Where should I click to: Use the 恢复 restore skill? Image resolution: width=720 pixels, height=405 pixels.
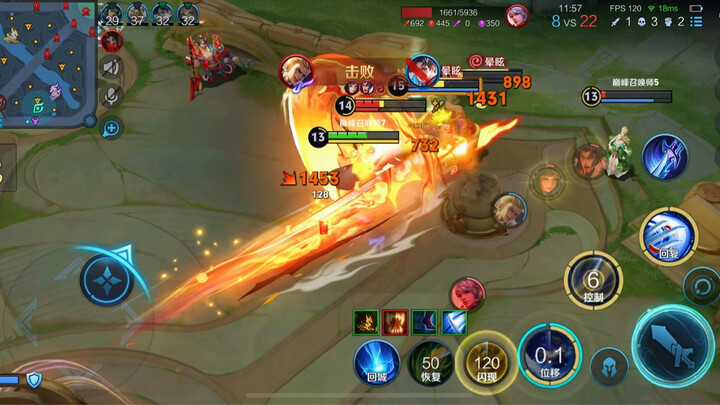[431, 363]
